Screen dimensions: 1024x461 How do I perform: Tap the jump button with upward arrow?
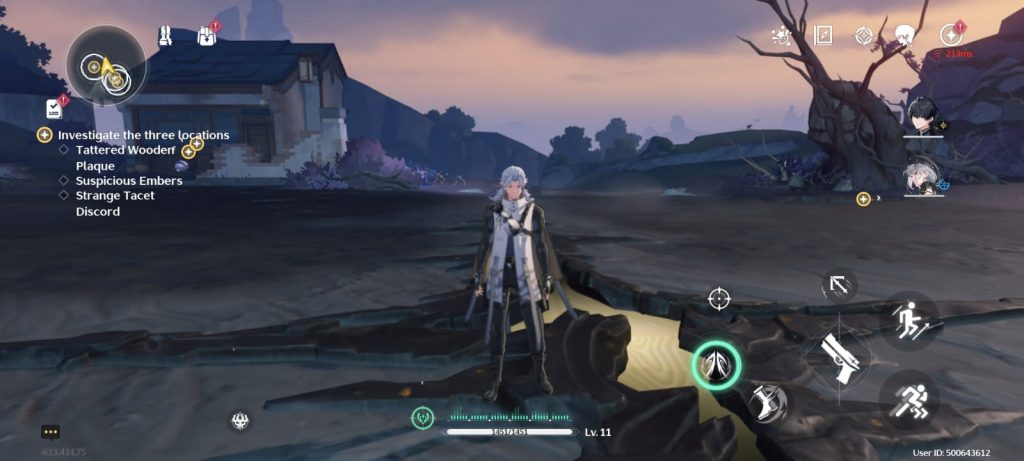(x=908, y=320)
